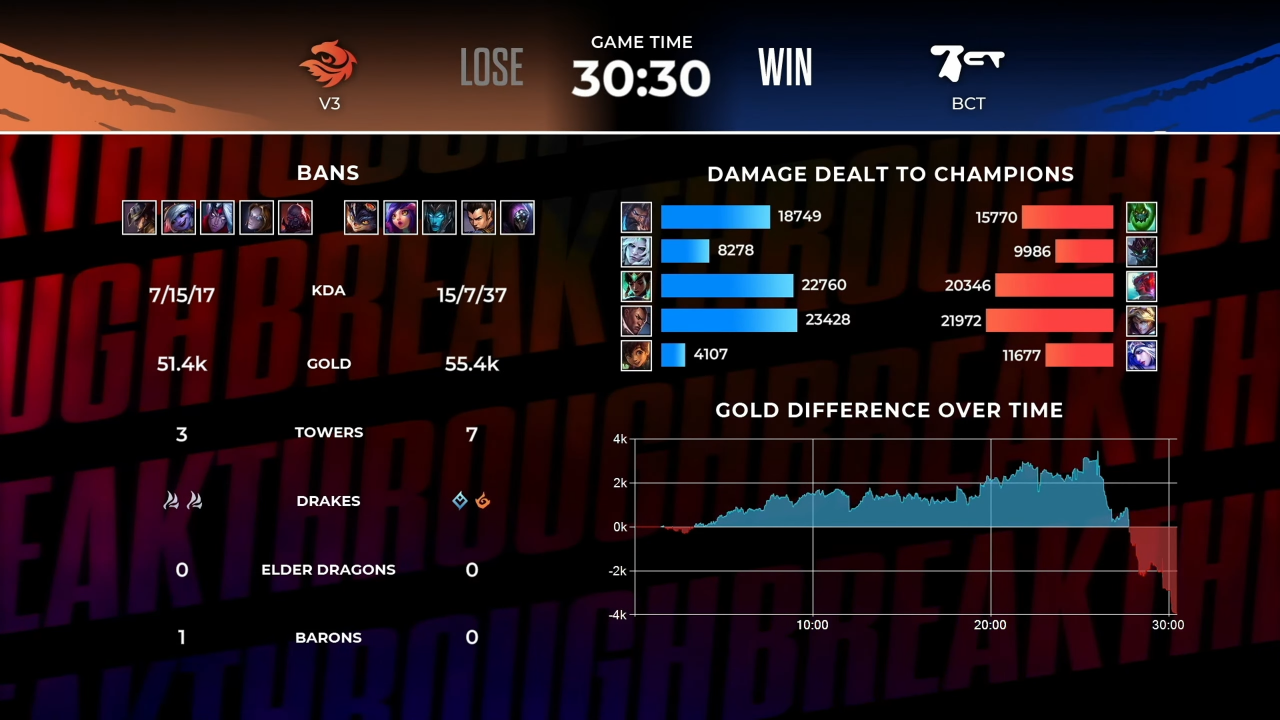This screenshot has width=1280, height=720.
Task: Select the Vladimir ban icon
Action: coord(217,217)
